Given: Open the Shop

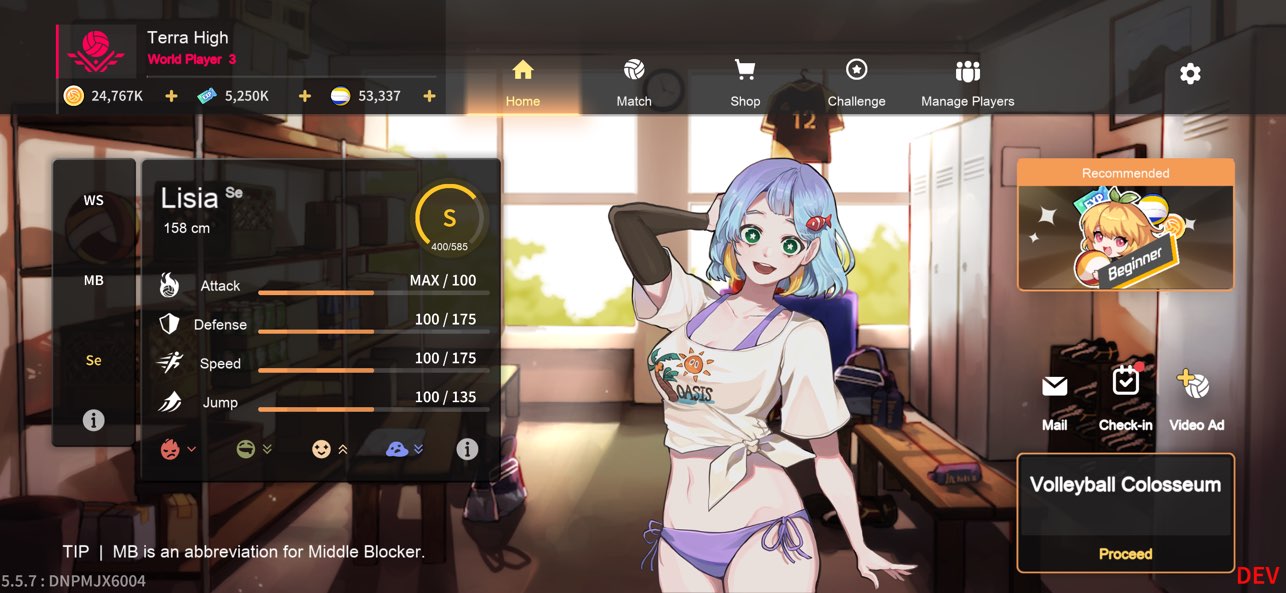Looking at the screenshot, I should 745,83.
